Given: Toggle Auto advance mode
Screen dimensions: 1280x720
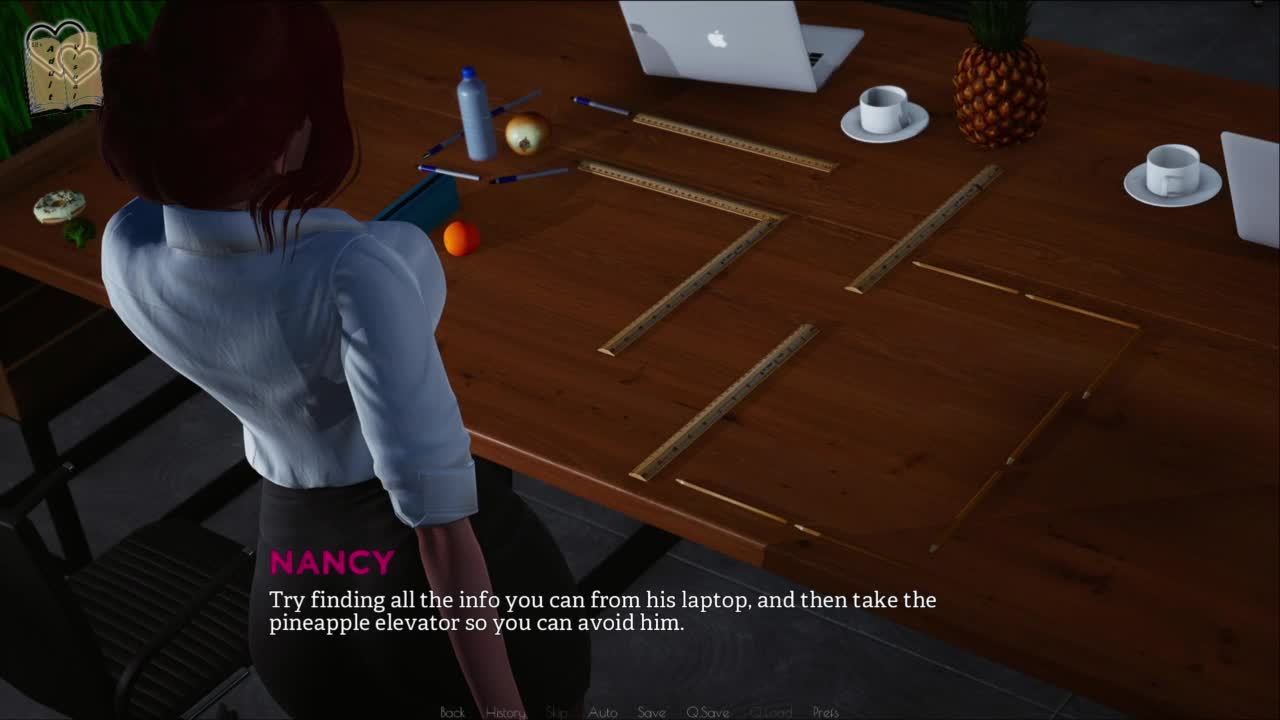Looking at the screenshot, I should pos(602,712).
